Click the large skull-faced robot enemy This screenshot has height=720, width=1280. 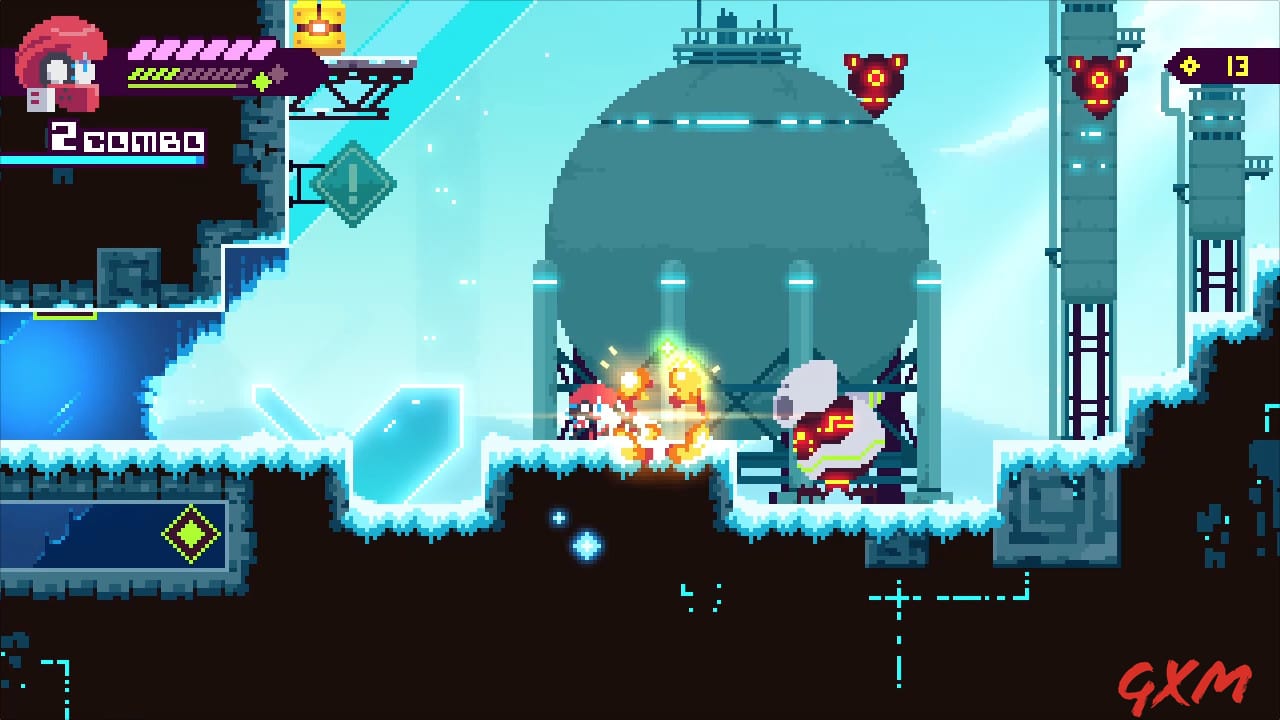point(830,430)
